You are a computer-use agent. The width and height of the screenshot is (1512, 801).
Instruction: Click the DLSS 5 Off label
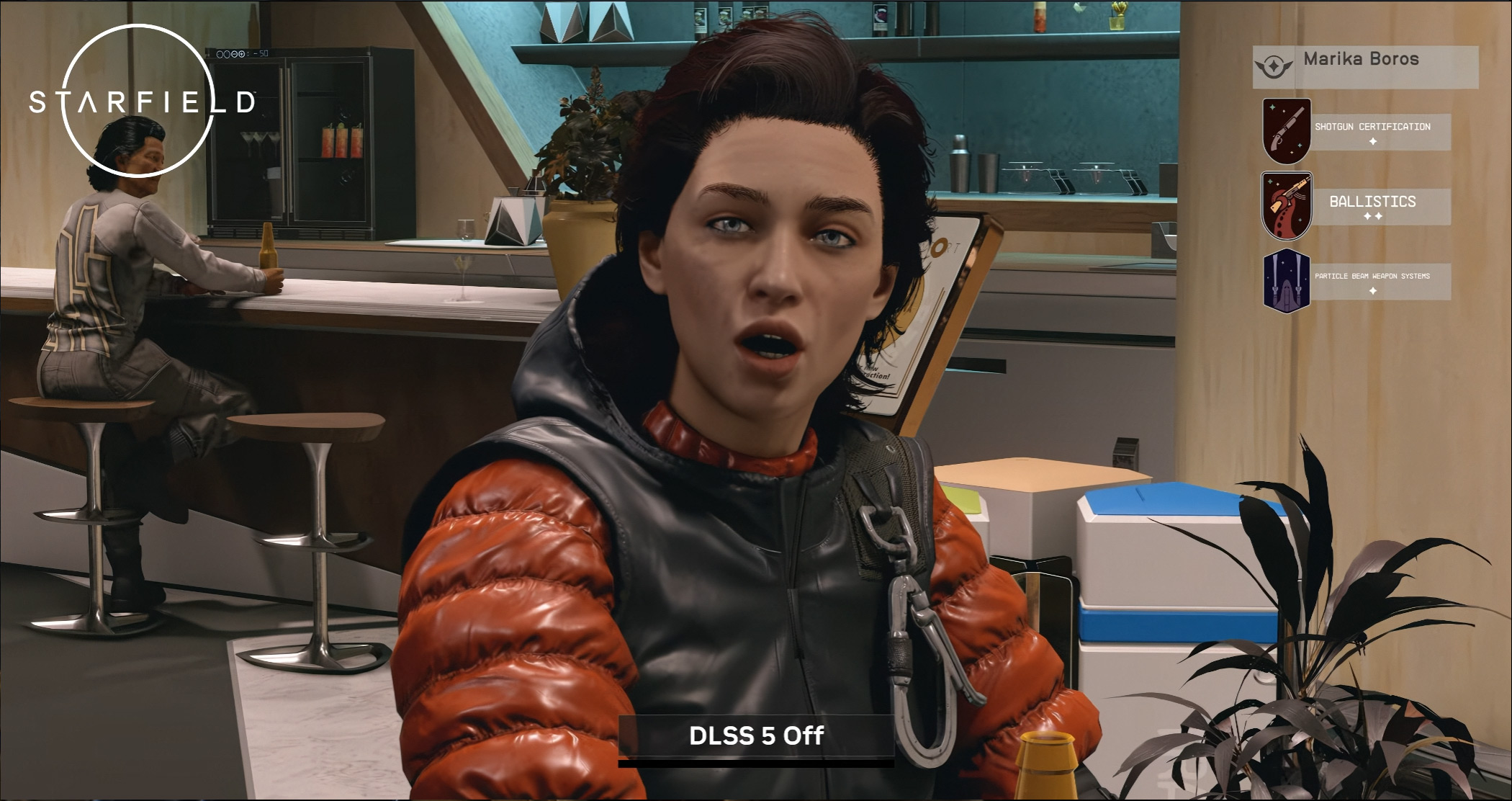[x=756, y=736]
